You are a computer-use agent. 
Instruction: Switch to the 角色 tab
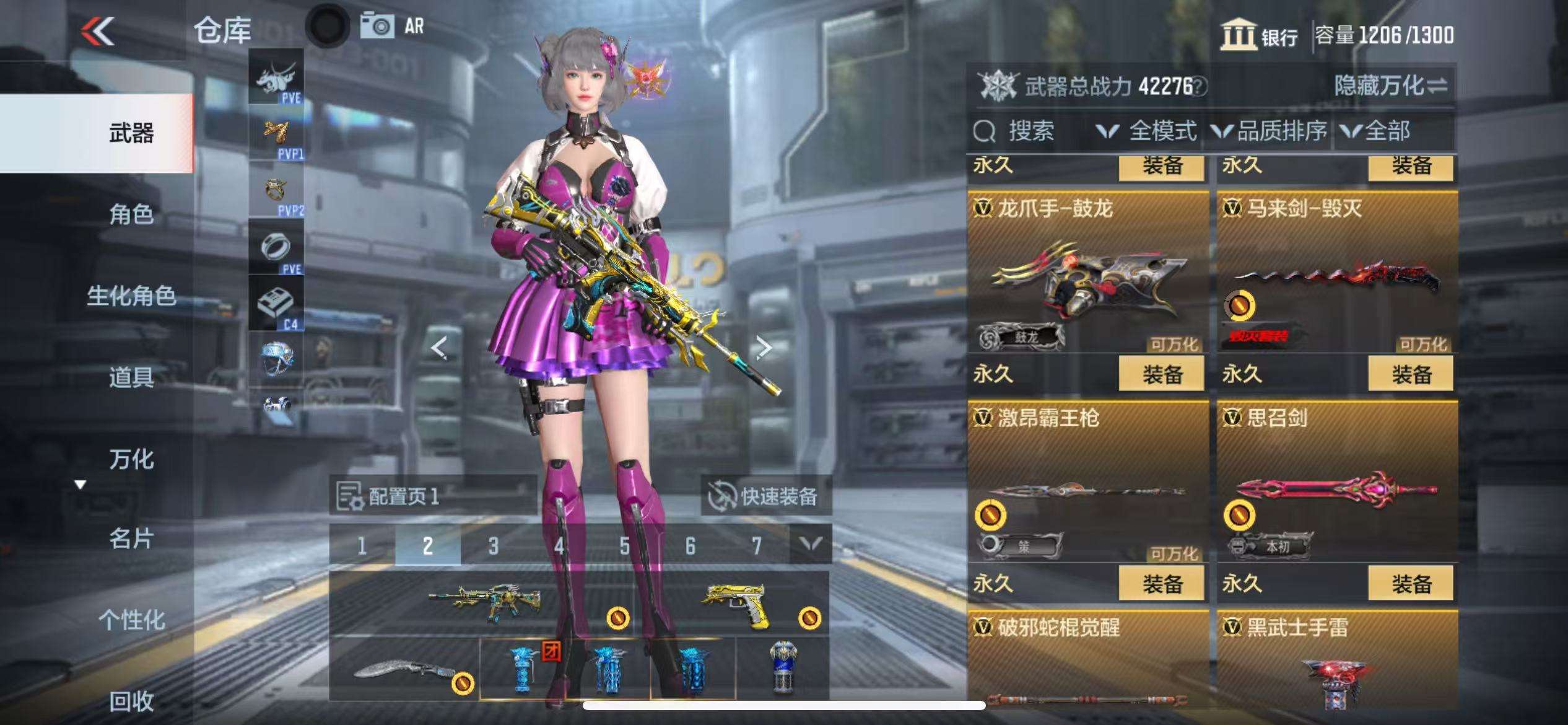[x=131, y=214]
